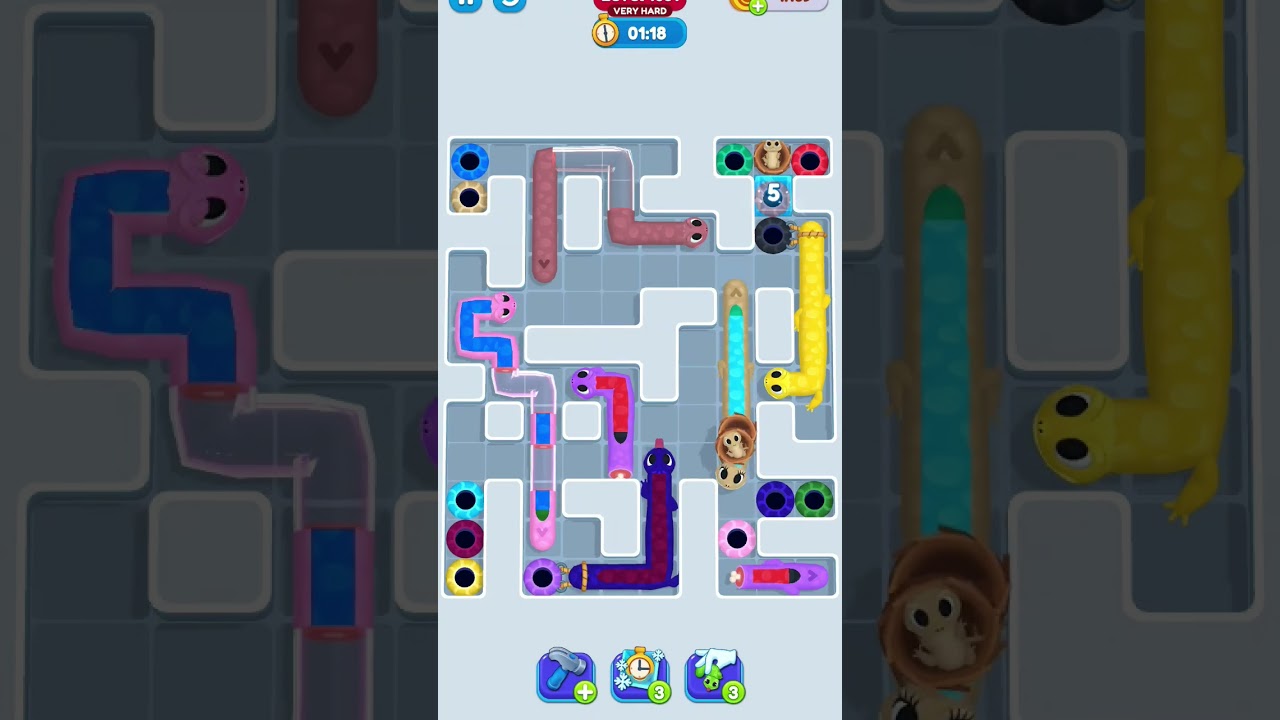Use the hammer booster

coord(566,675)
